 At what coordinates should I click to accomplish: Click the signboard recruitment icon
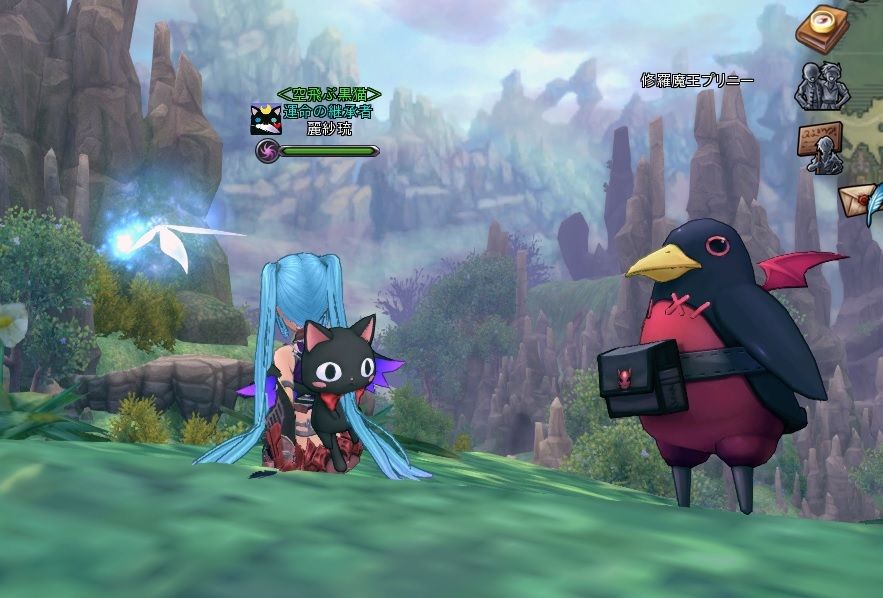(821, 147)
